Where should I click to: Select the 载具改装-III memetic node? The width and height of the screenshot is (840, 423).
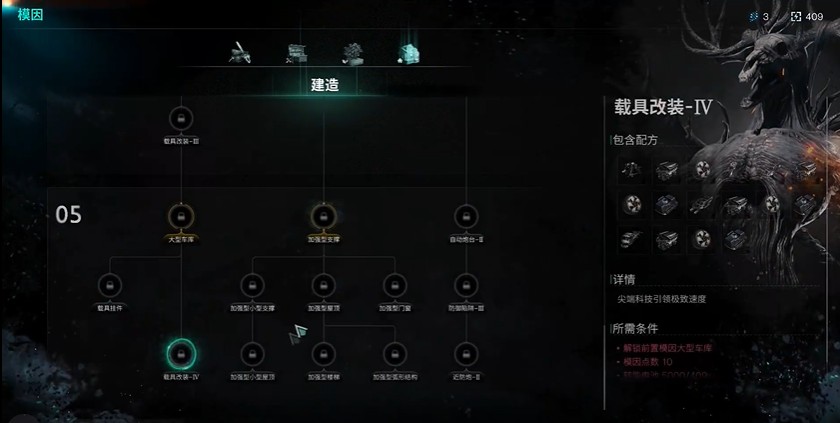click(181, 119)
